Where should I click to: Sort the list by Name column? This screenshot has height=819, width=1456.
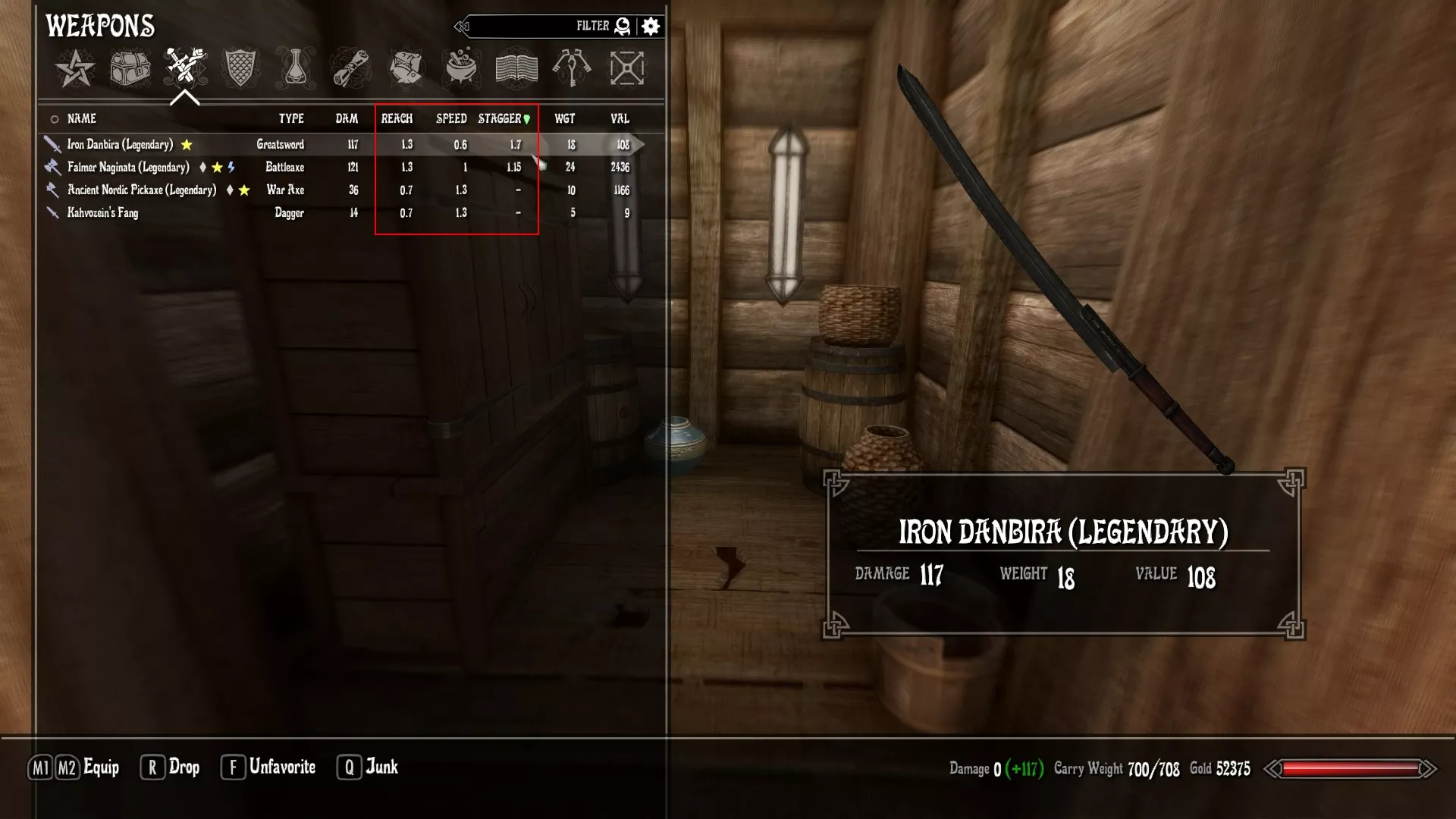[x=82, y=118]
